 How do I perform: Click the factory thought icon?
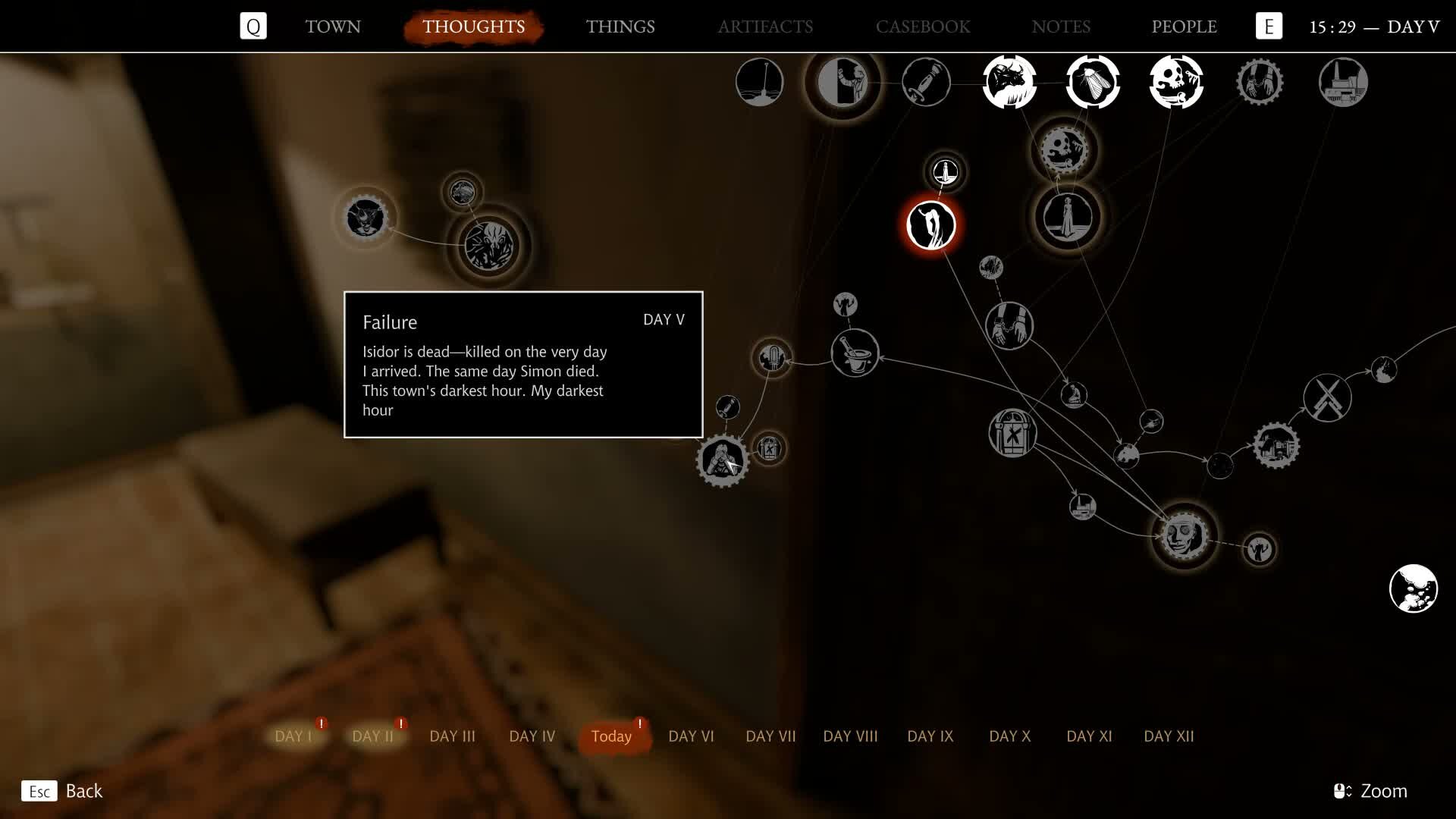[x=1343, y=80]
